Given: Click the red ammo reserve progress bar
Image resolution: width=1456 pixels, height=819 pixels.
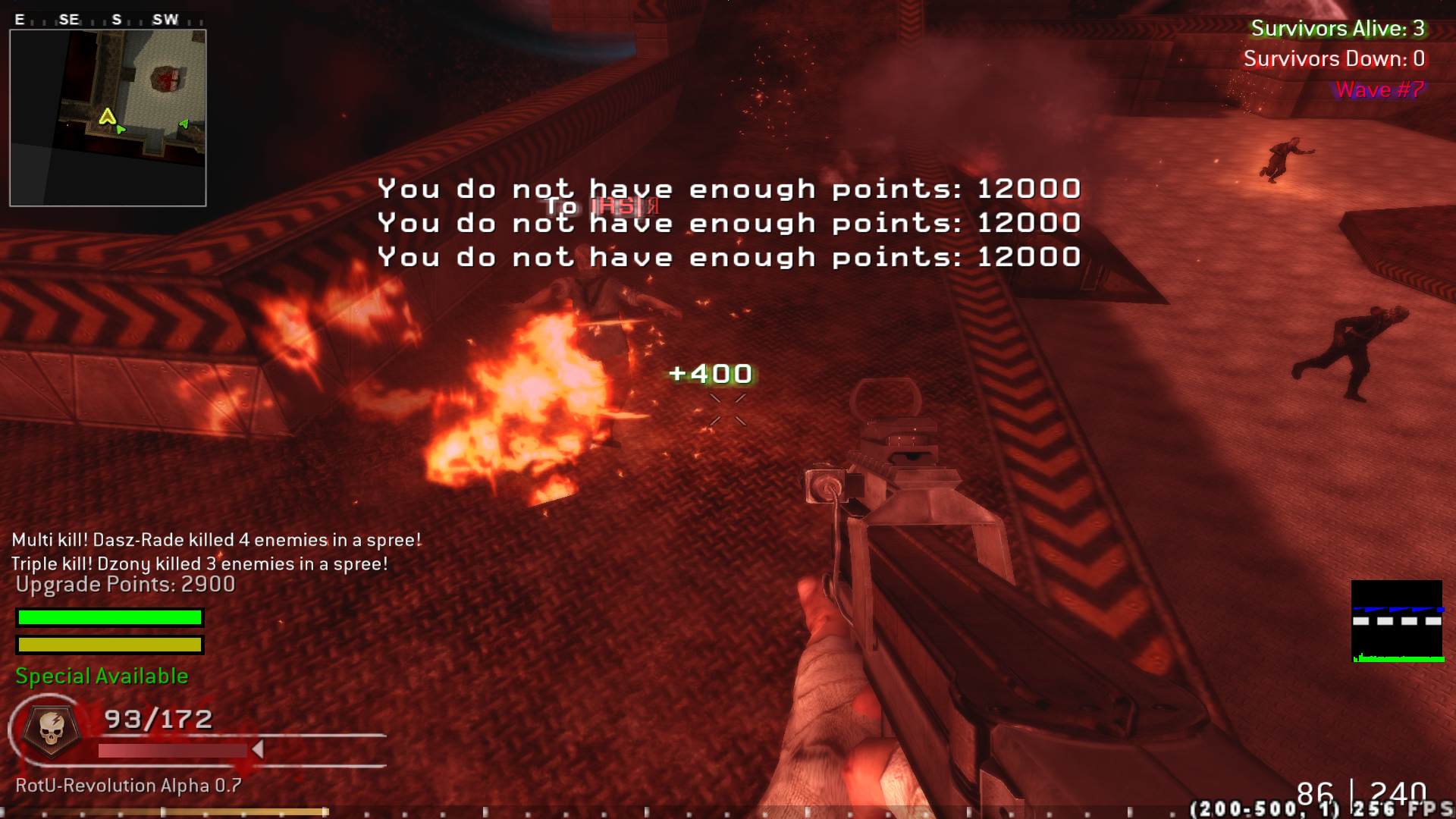Looking at the screenshot, I should 174,751.
